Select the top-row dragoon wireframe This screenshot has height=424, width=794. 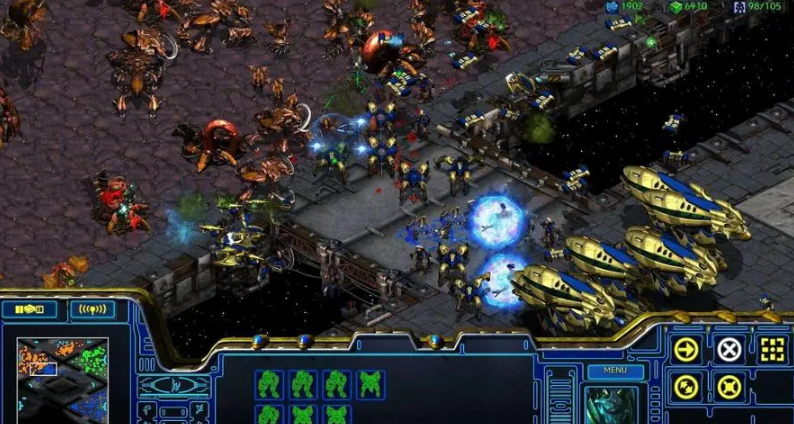pos(370,383)
